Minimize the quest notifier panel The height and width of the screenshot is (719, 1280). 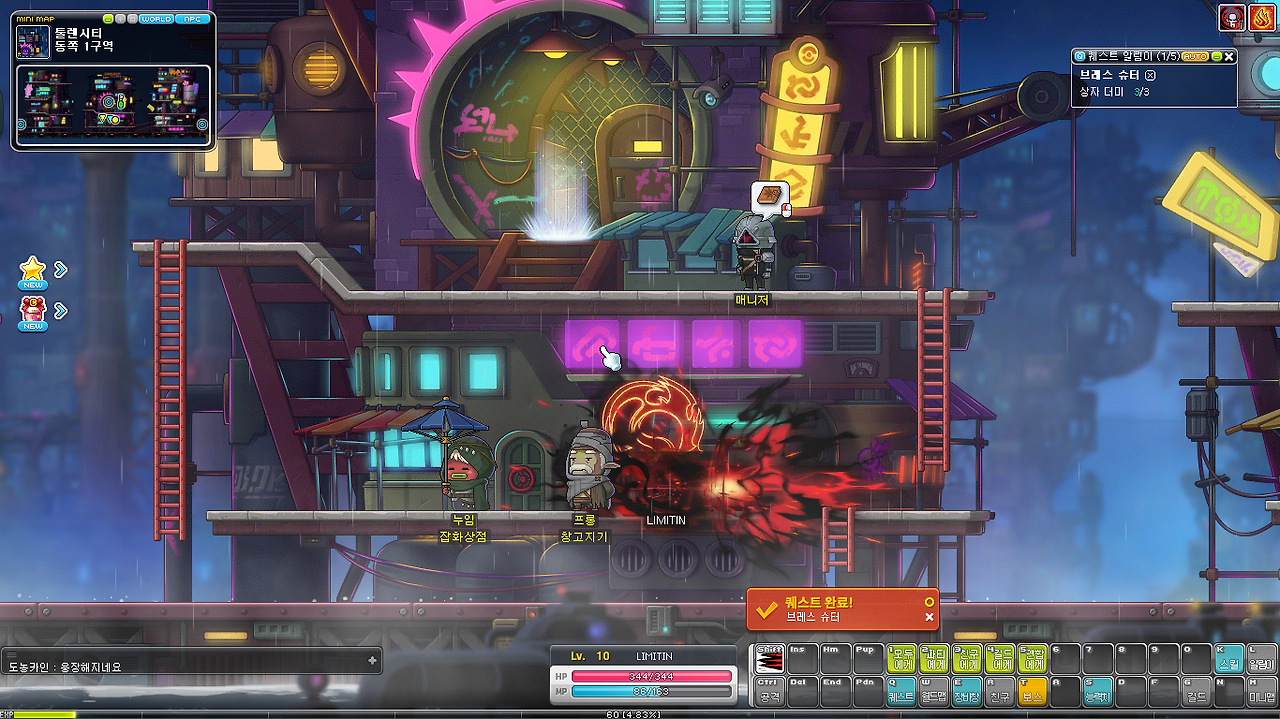click(x=1217, y=57)
